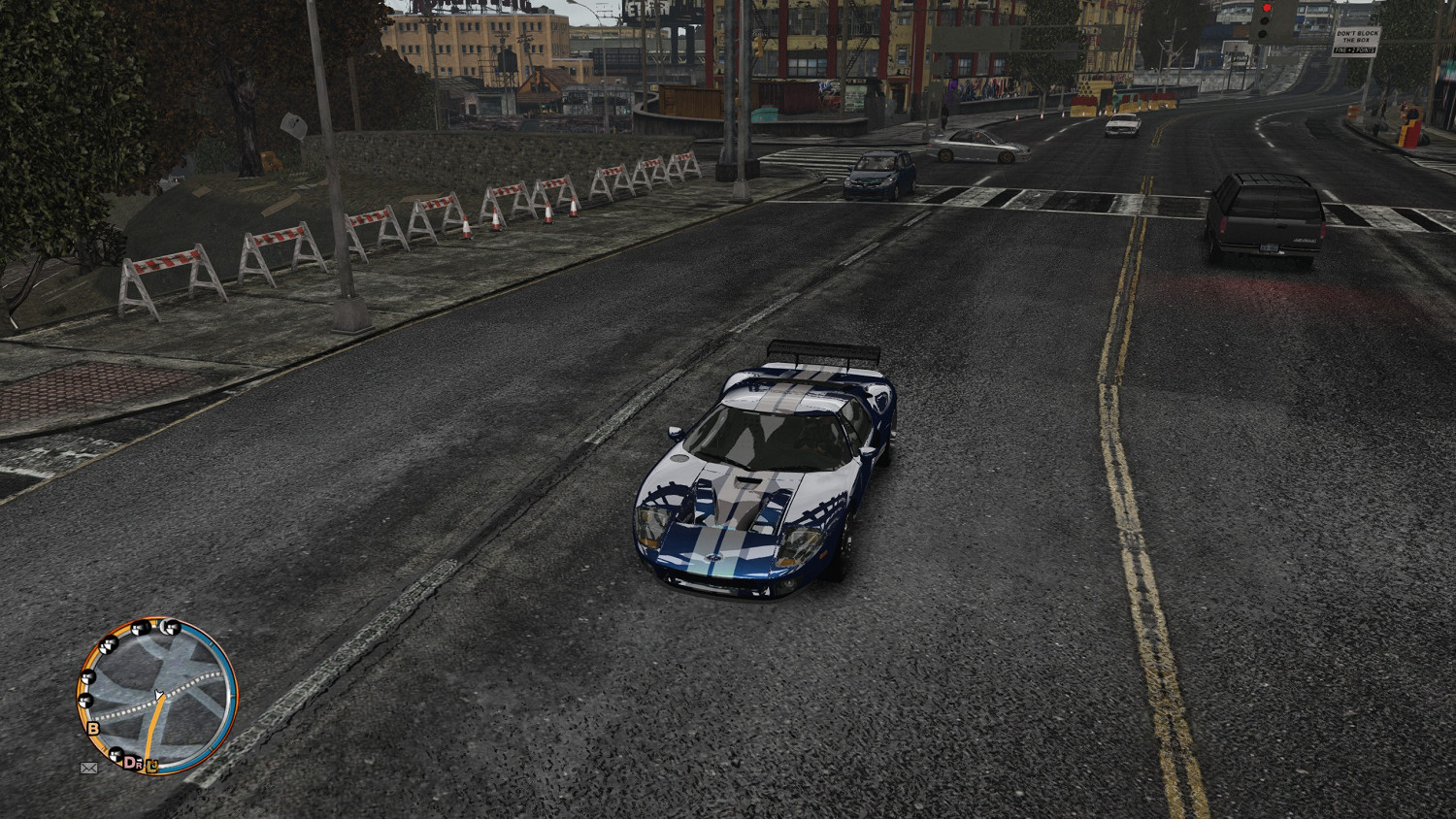Select the unread email envelope icon

(89, 768)
